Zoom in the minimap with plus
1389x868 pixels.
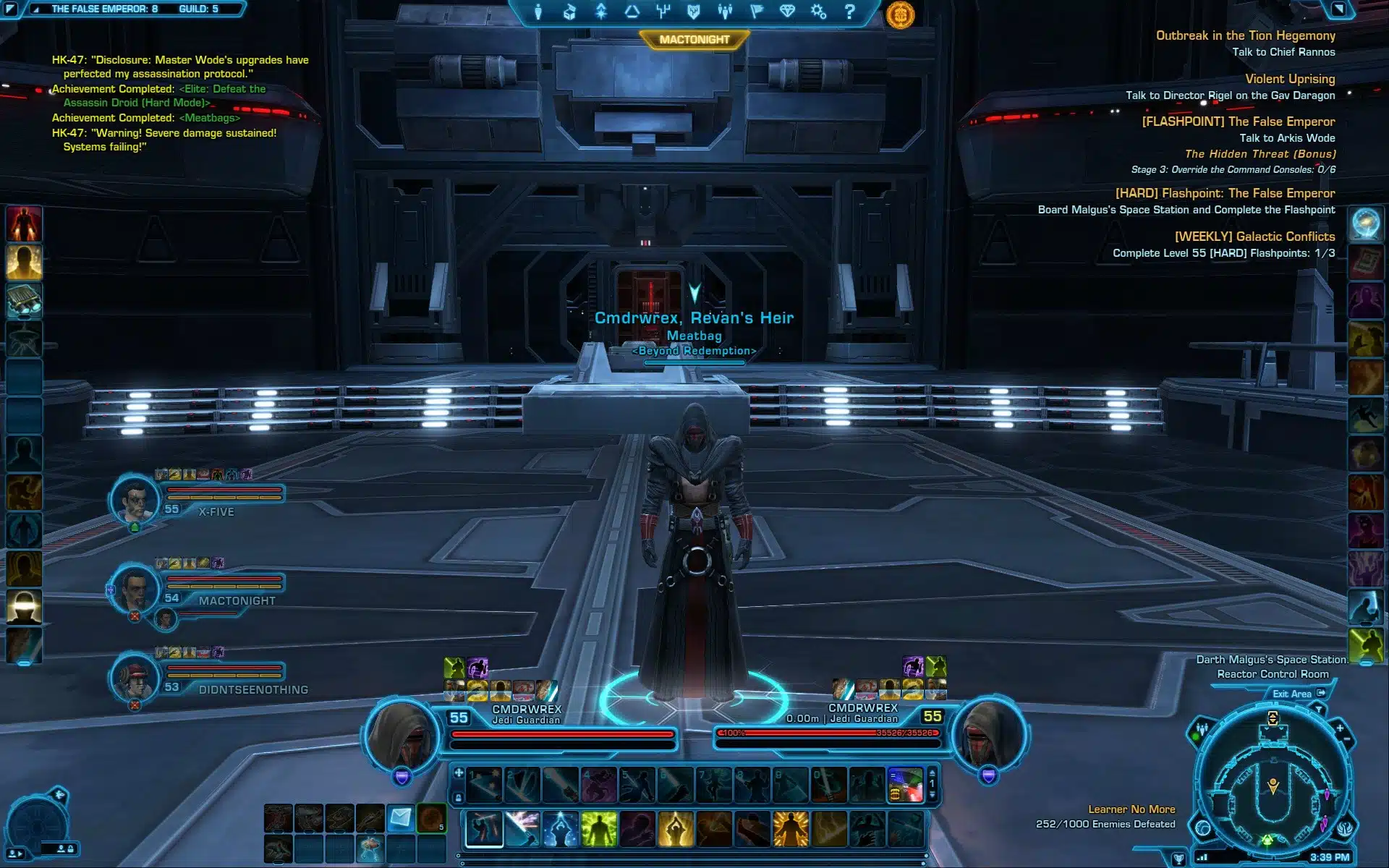point(1339,728)
